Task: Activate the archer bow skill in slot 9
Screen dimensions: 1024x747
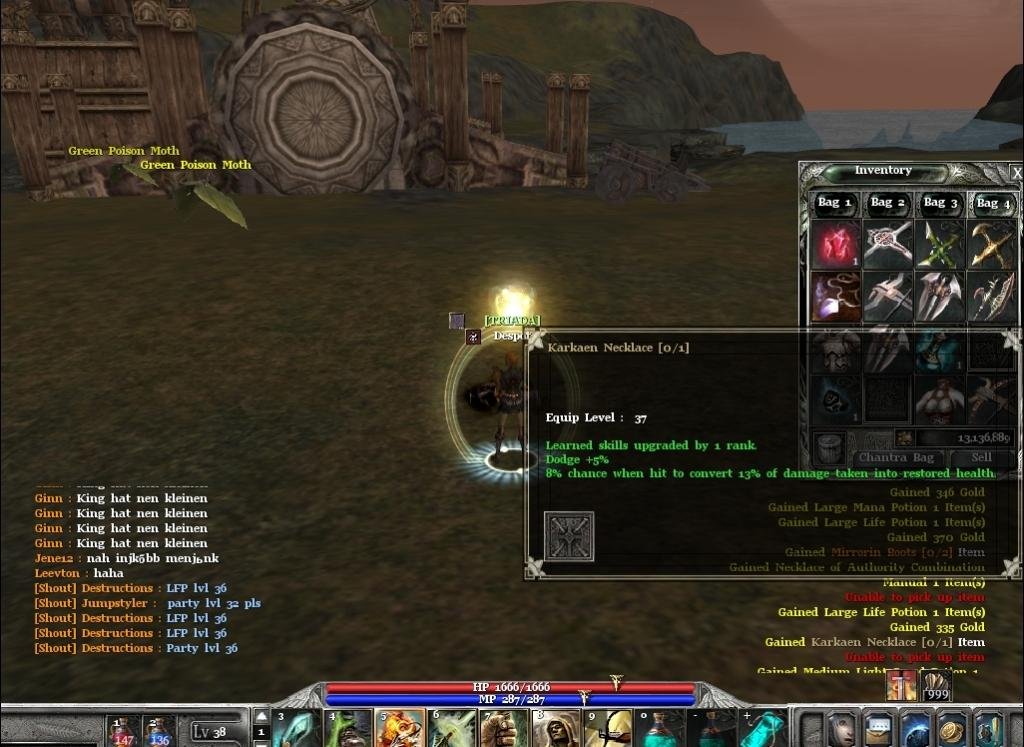Action: click(x=608, y=729)
